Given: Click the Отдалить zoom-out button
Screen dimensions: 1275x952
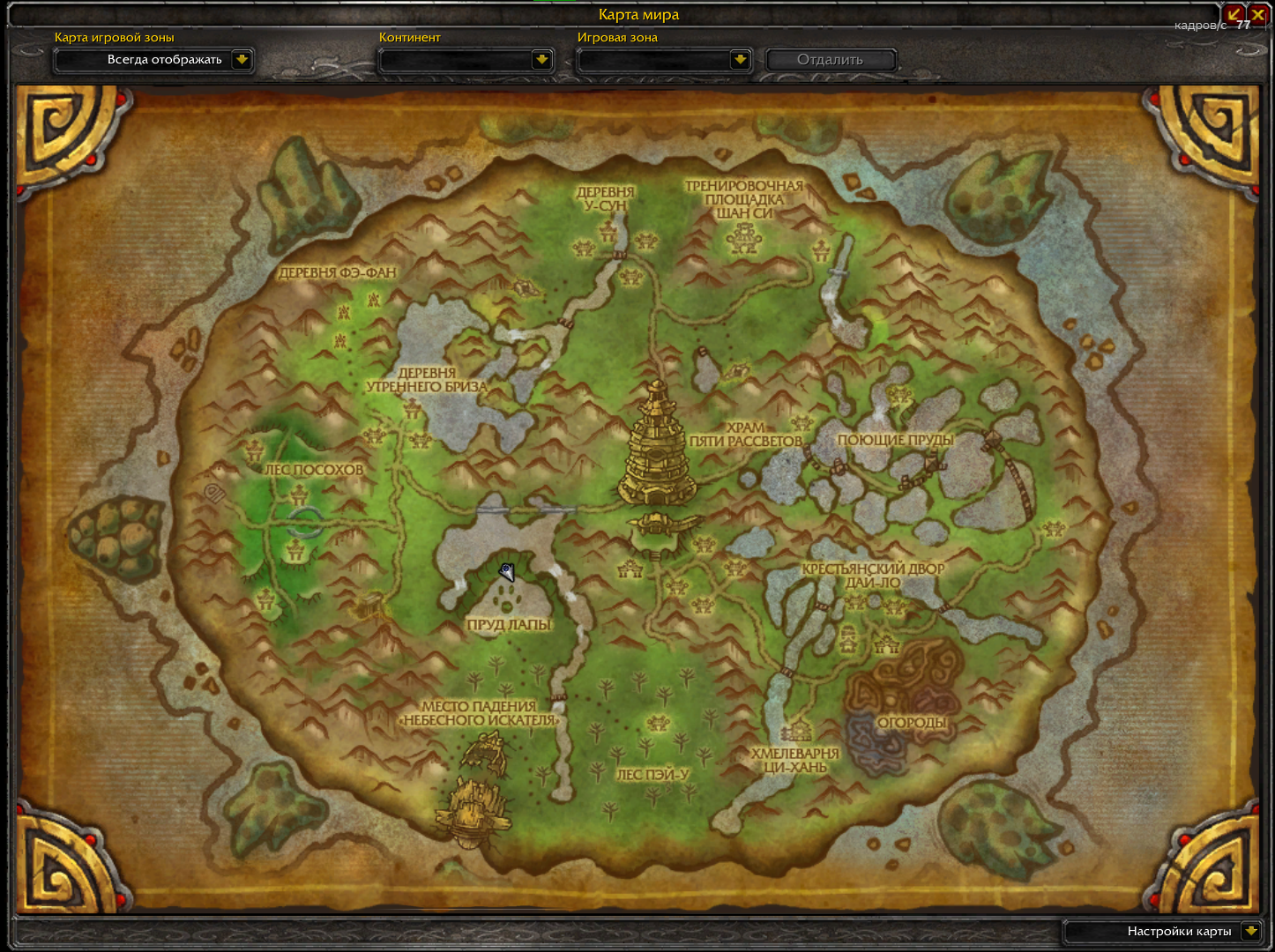Looking at the screenshot, I should click(x=830, y=60).
